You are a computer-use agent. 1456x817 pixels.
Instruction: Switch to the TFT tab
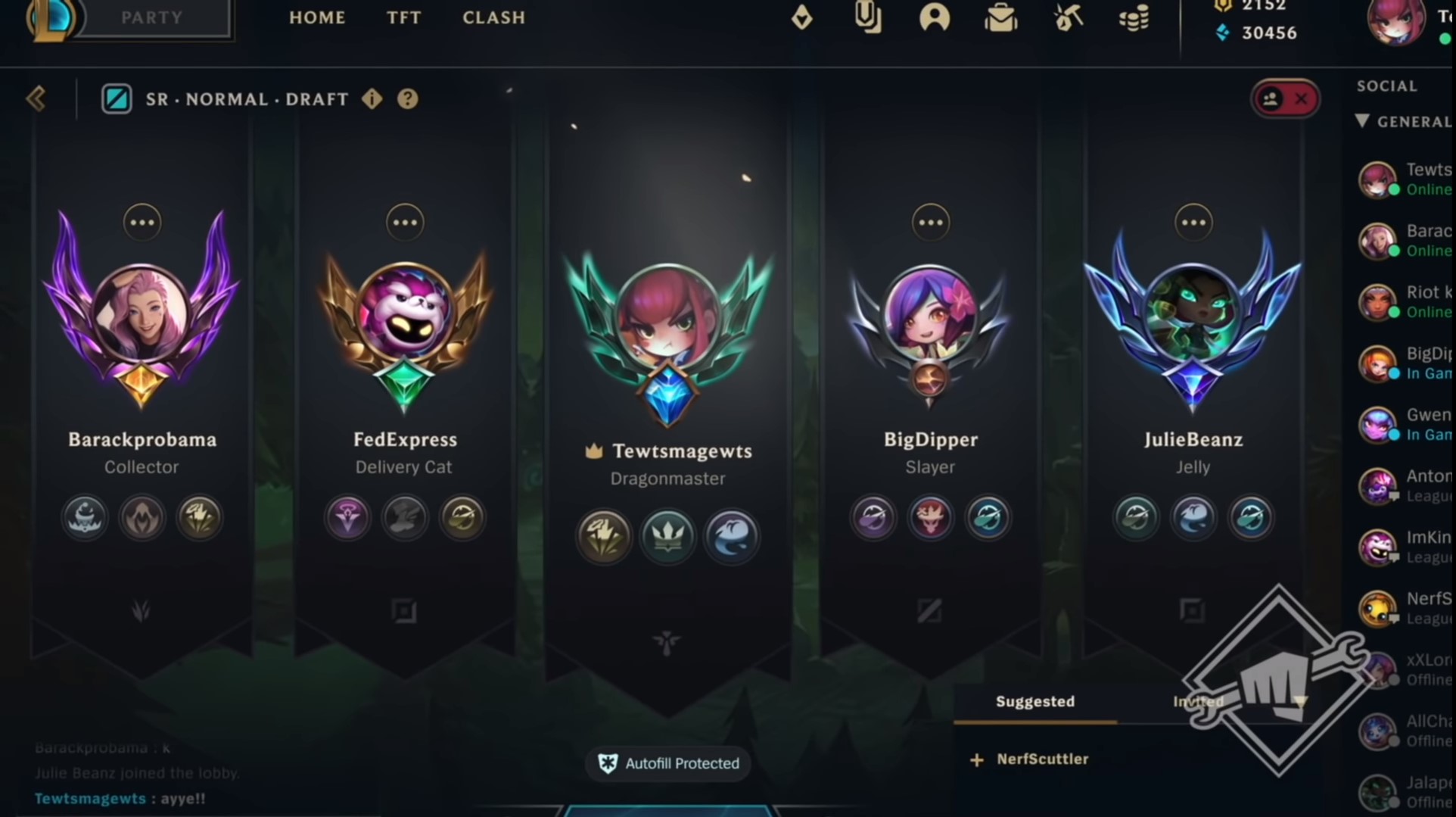click(403, 18)
